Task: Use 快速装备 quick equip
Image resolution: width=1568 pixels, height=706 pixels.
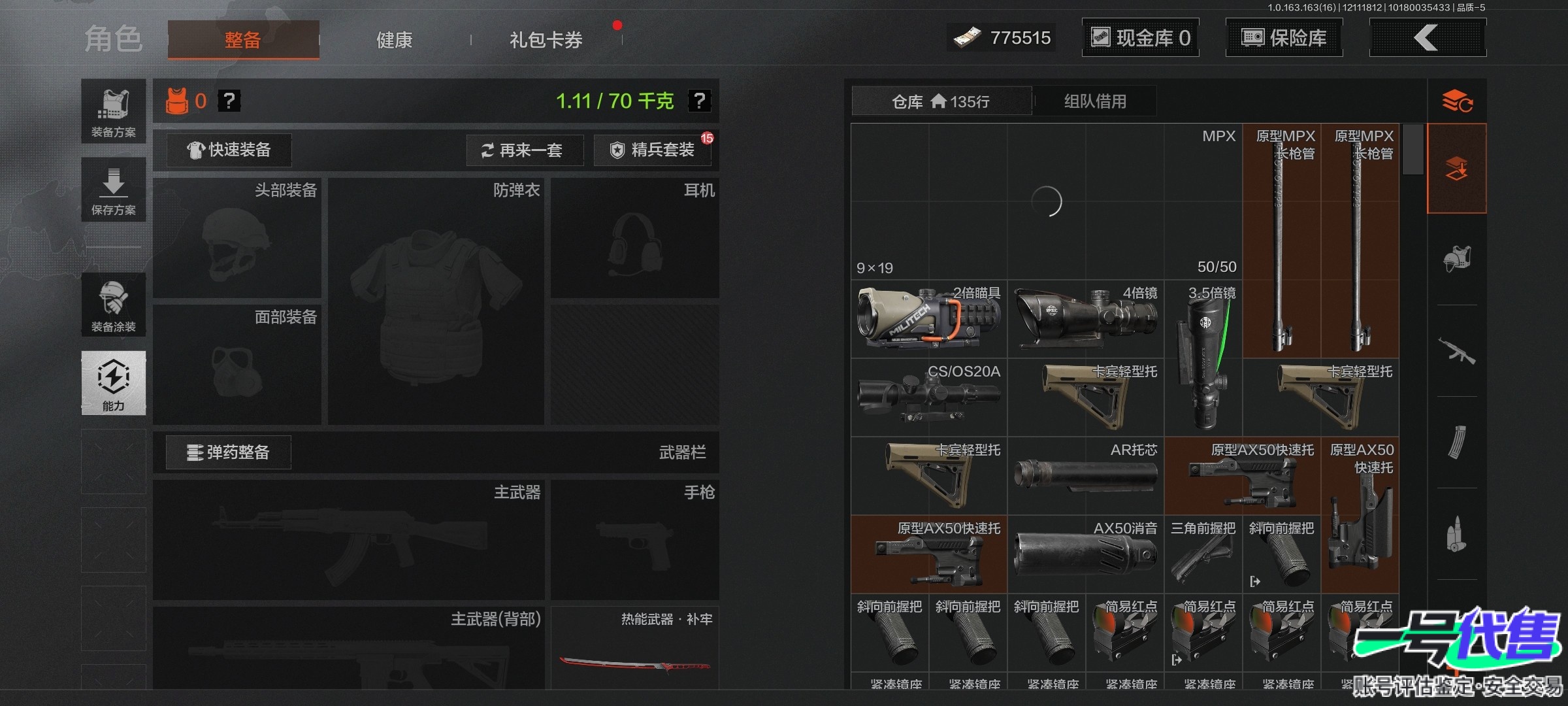Action: tap(229, 150)
